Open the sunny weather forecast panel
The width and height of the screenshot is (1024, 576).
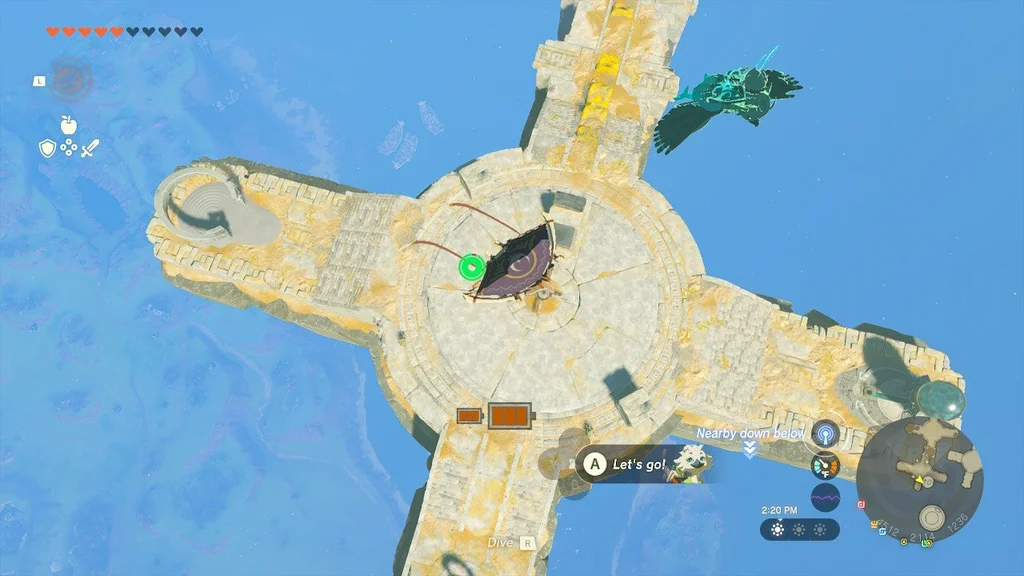pyautogui.click(x=799, y=530)
